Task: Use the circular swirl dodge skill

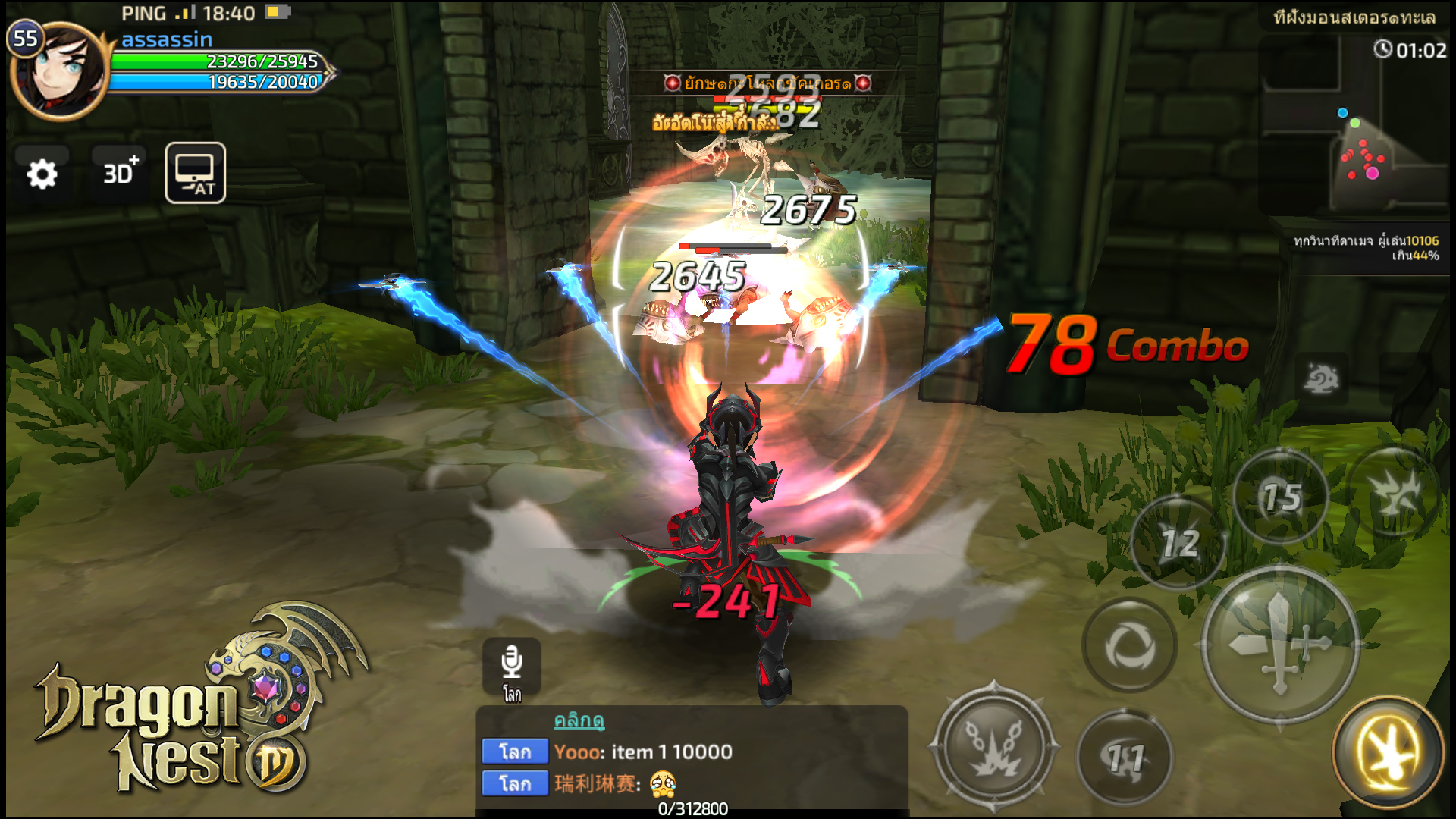Action: pyautogui.click(x=1129, y=646)
